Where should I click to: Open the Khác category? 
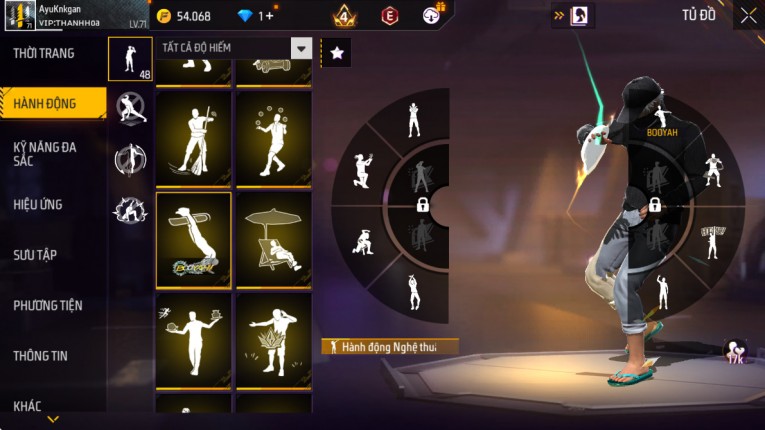(28, 405)
